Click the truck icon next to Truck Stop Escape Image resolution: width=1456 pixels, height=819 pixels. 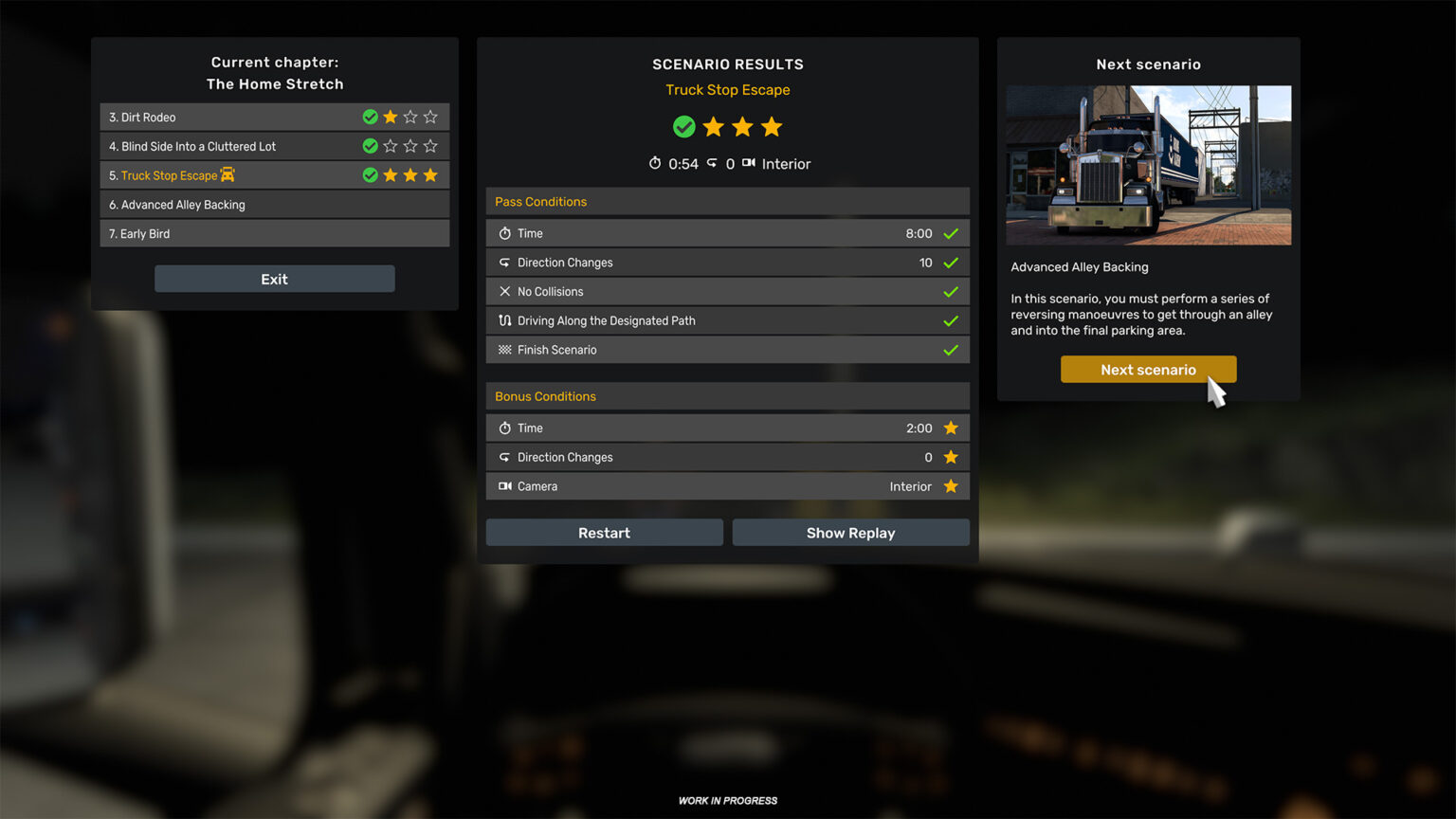227,174
